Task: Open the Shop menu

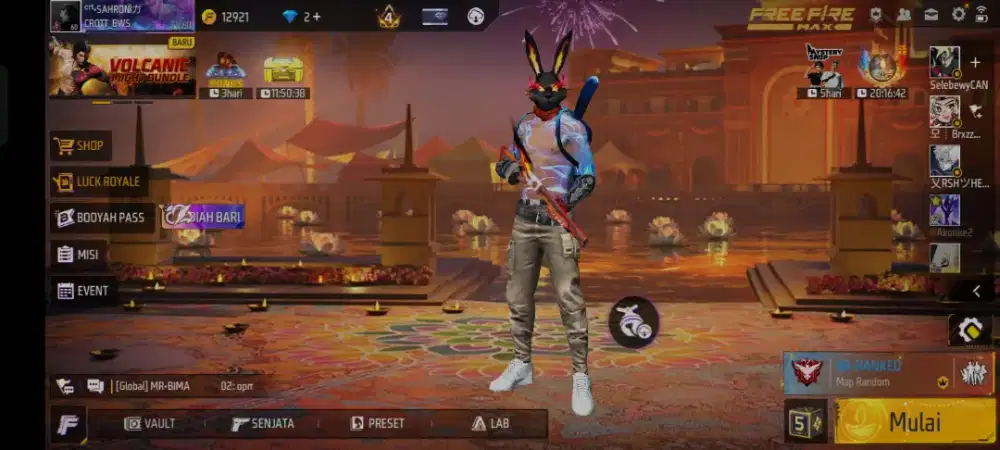Action: [x=80, y=146]
